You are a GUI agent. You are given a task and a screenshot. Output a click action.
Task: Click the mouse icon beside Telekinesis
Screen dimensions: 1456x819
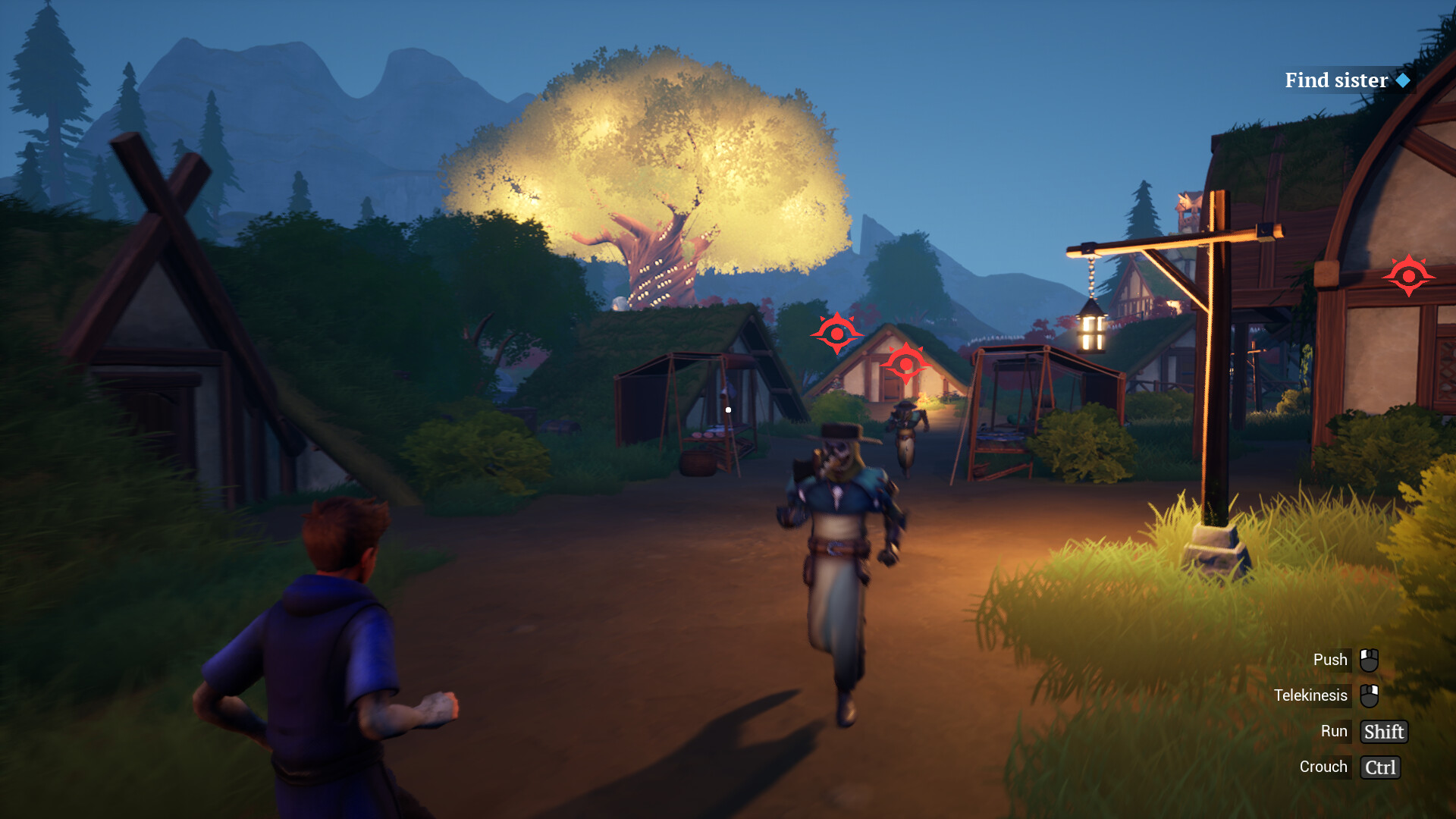(1369, 695)
